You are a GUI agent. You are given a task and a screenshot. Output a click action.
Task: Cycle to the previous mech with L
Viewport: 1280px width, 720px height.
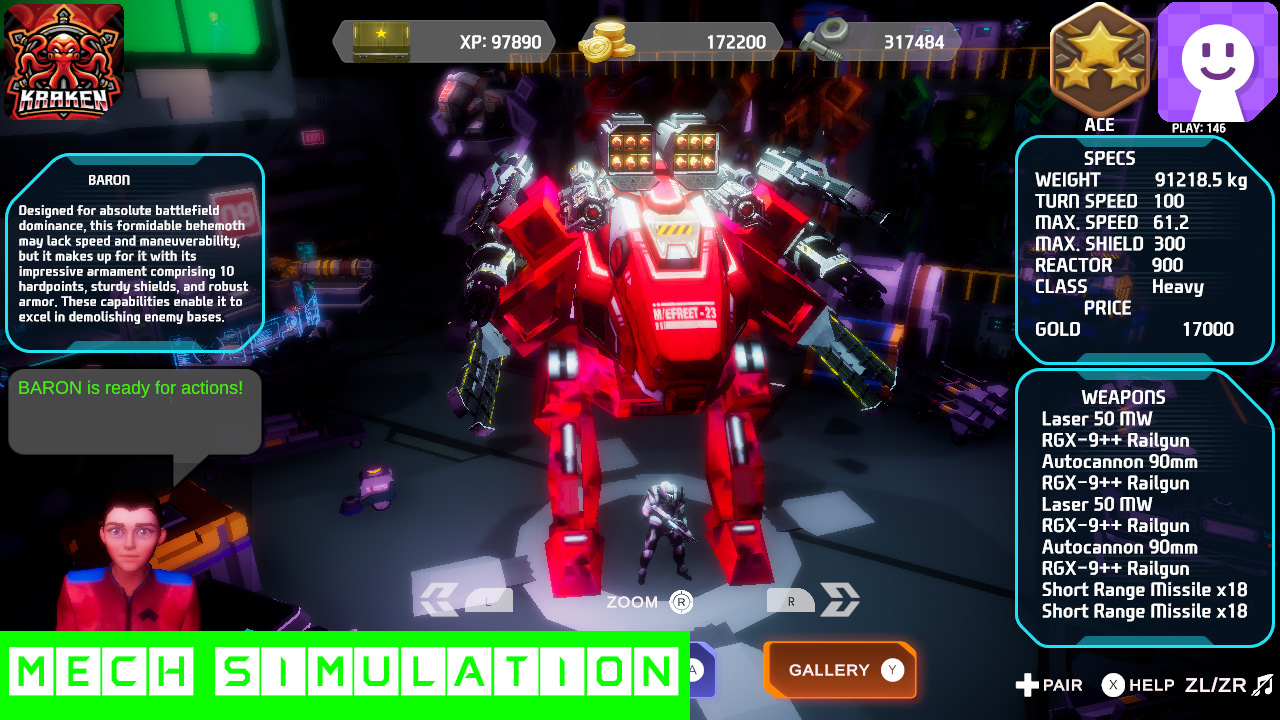(x=489, y=600)
